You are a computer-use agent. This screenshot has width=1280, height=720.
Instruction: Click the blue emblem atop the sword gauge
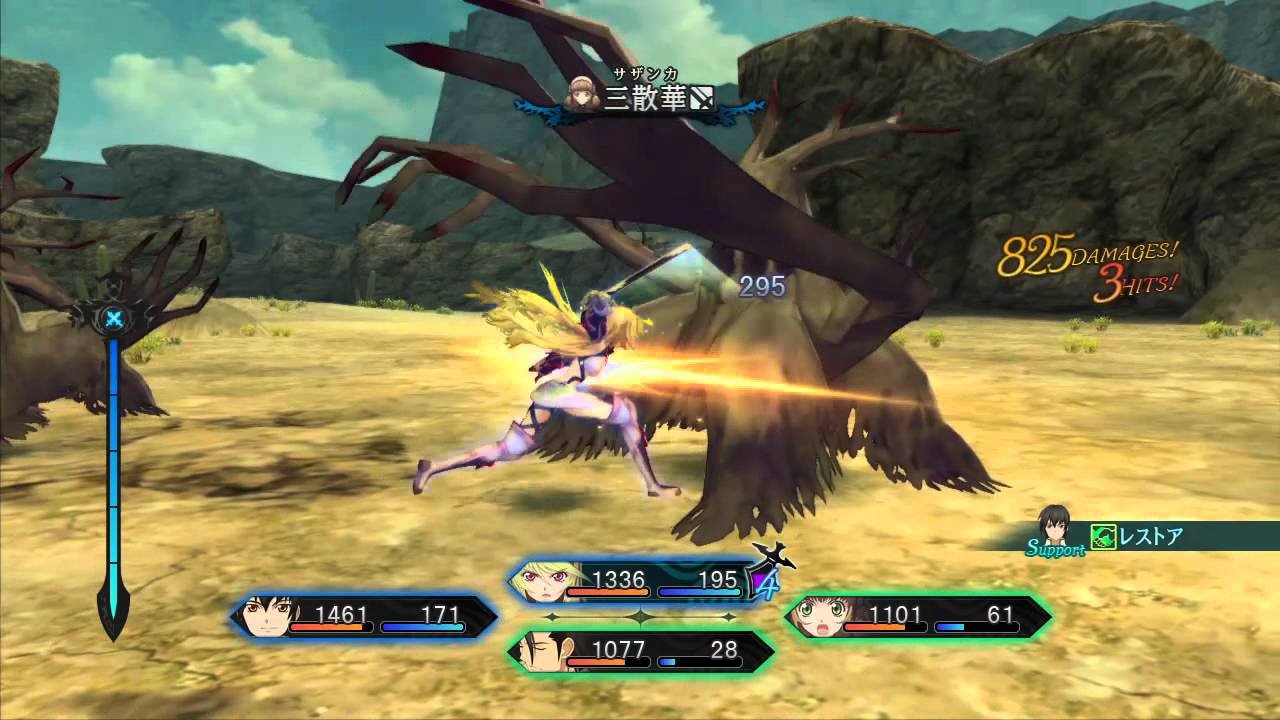(114, 319)
